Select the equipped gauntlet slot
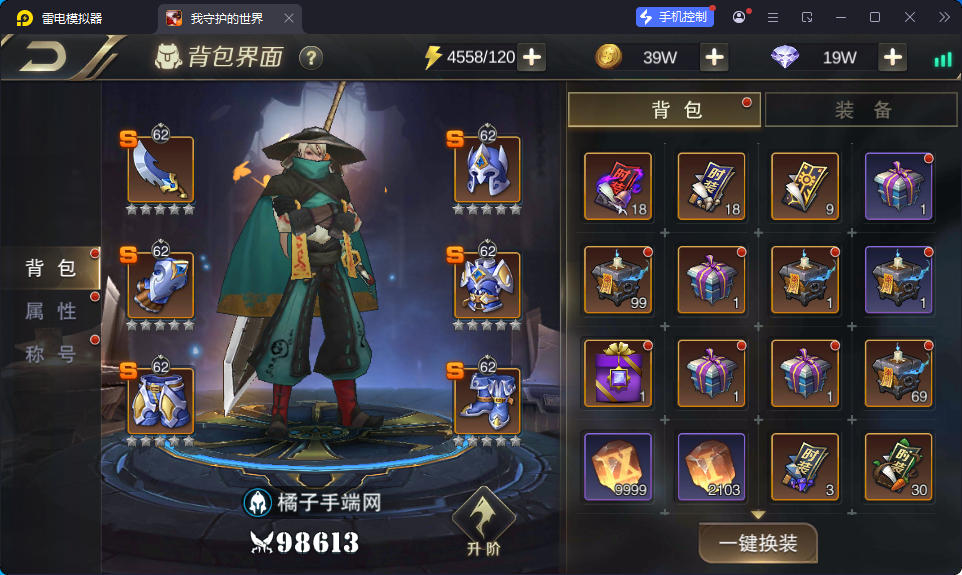 tap(160, 285)
